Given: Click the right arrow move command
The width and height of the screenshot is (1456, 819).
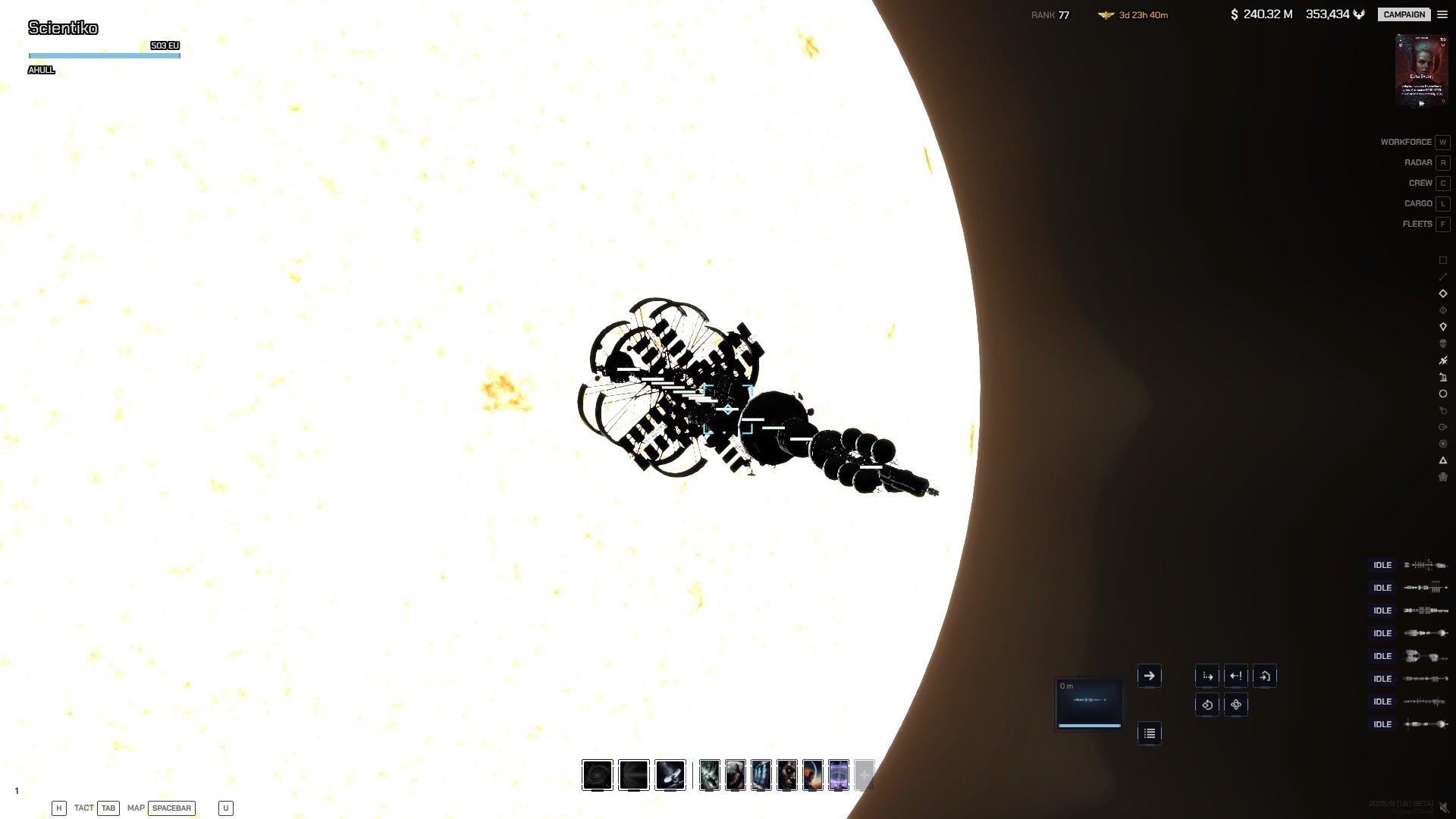Looking at the screenshot, I should [x=1149, y=676].
